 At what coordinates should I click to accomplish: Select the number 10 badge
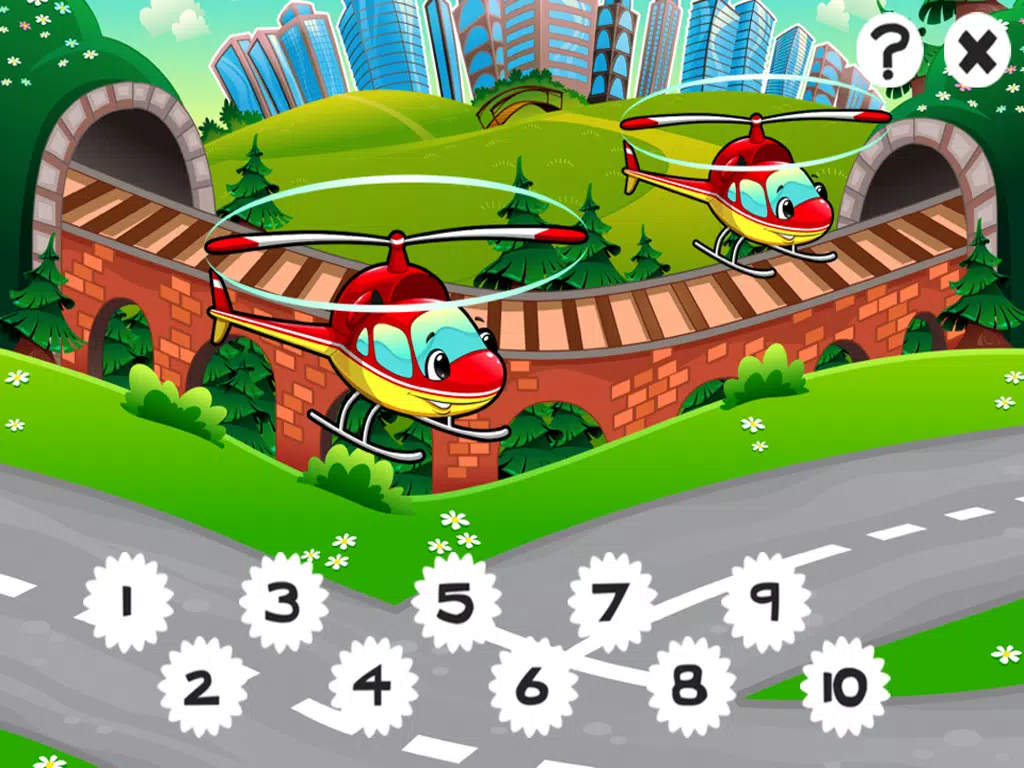coord(845,687)
